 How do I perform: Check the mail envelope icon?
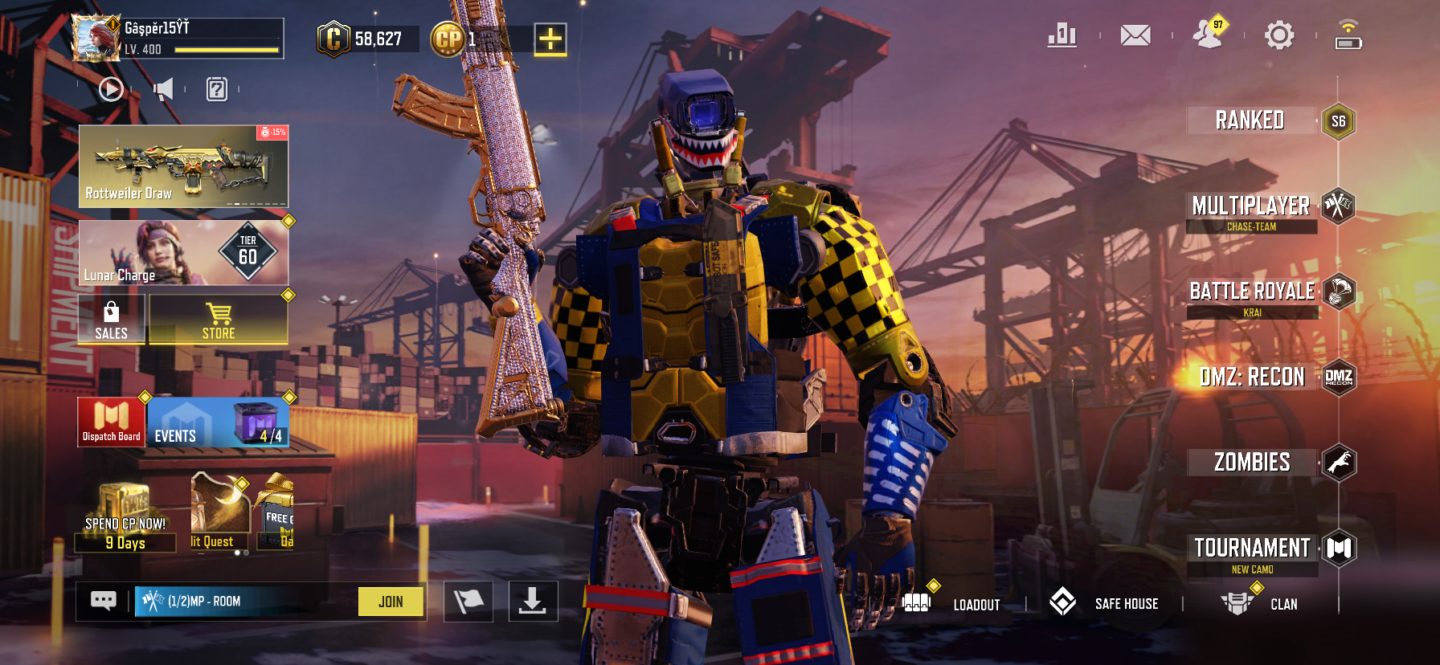click(1135, 36)
